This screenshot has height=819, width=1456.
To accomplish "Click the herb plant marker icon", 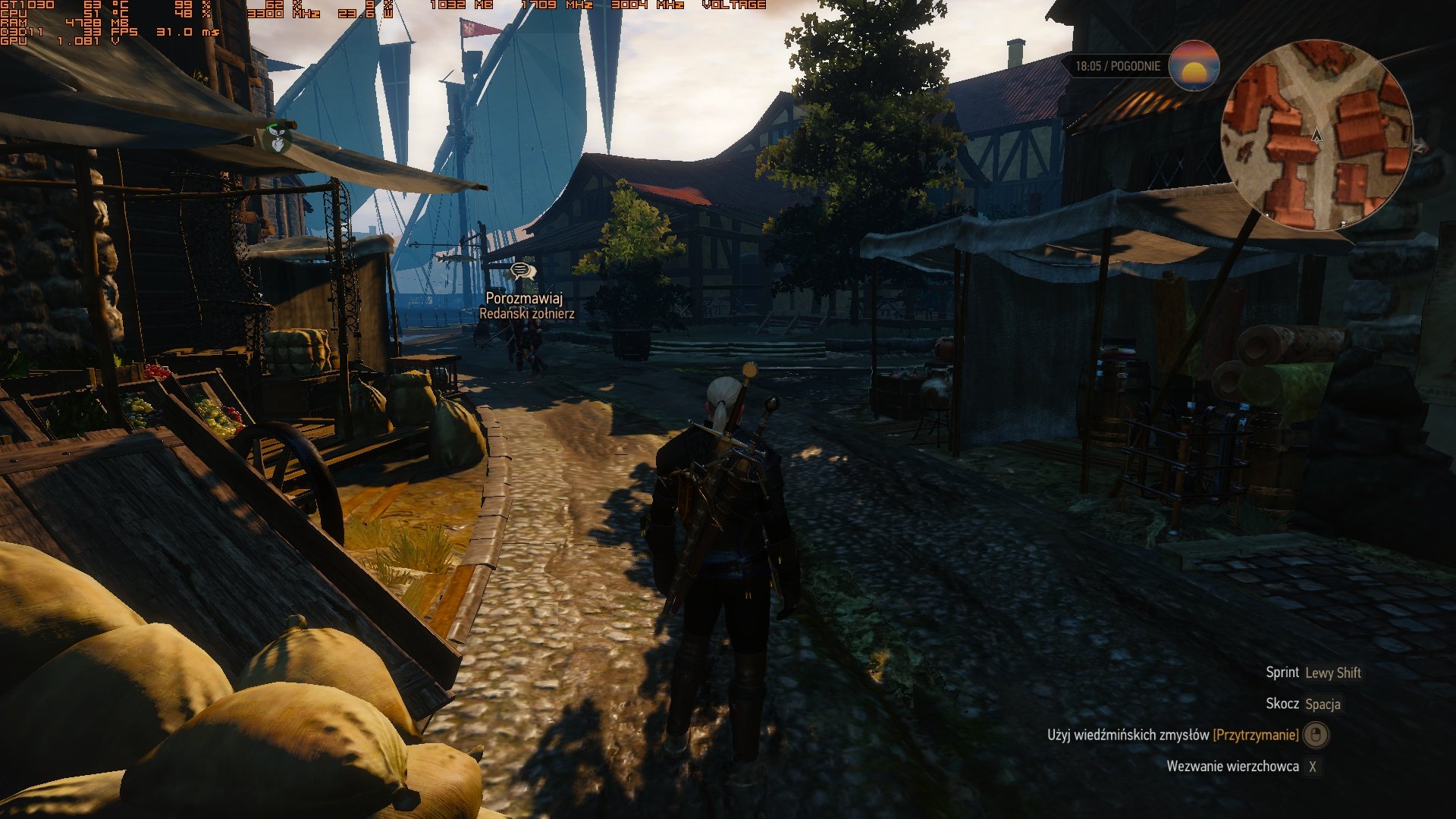I will [277, 137].
